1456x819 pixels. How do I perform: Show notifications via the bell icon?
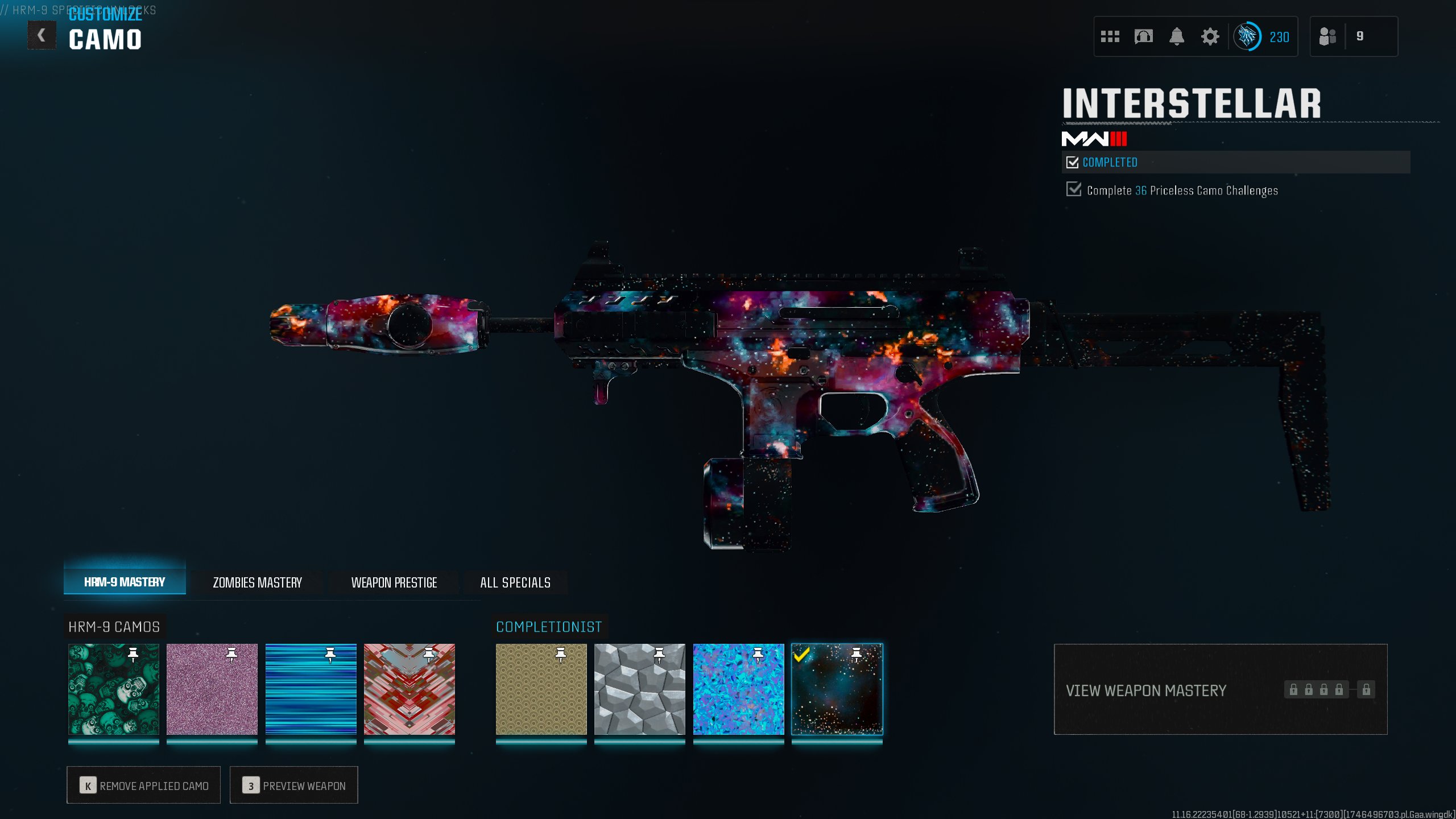click(x=1176, y=37)
